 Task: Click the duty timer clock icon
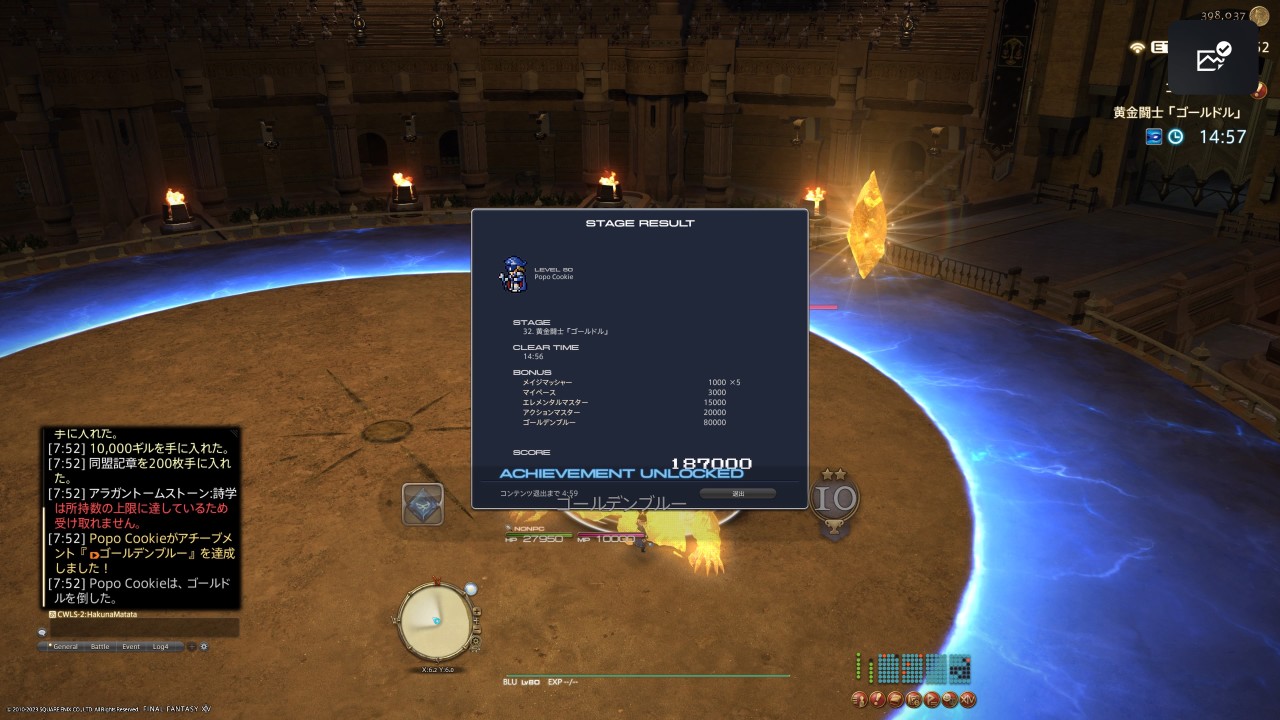tap(1176, 137)
